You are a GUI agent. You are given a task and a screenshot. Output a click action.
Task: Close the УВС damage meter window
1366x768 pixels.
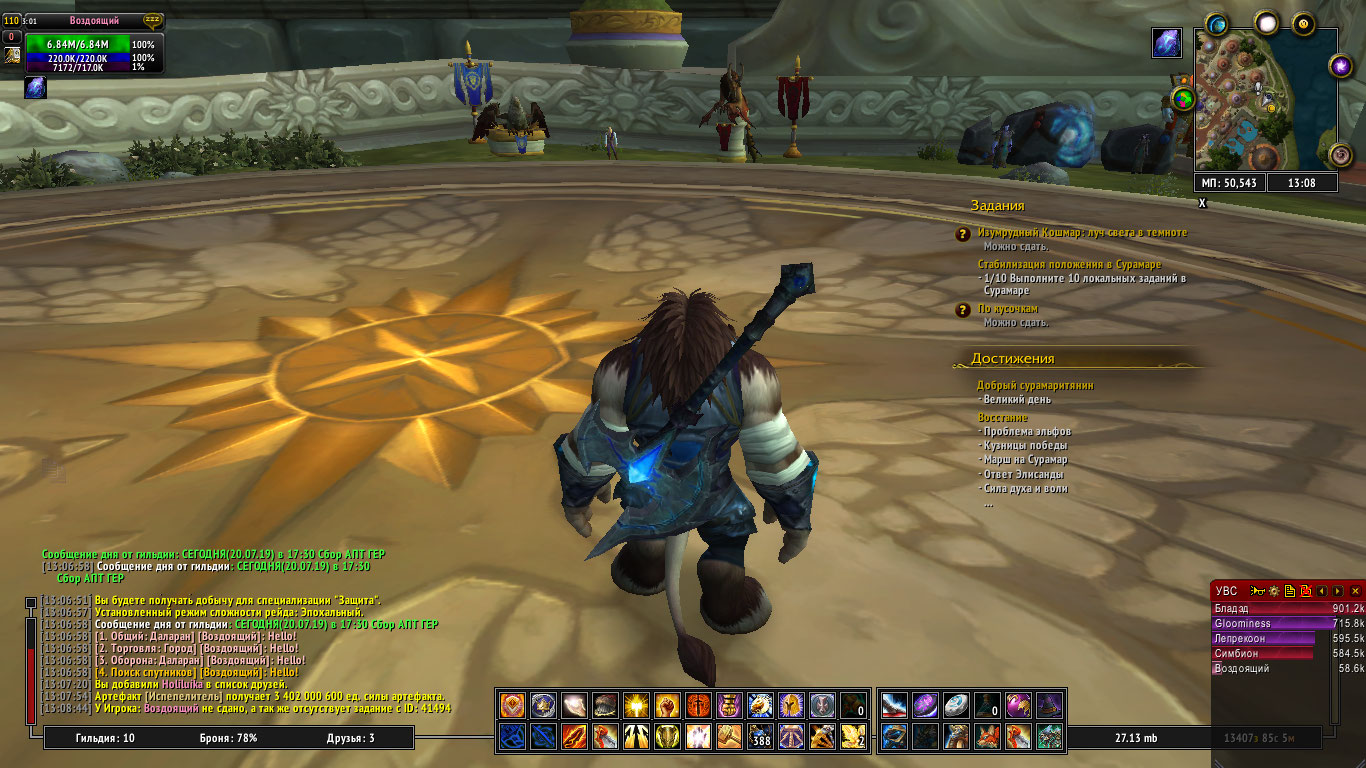[x=1355, y=591]
